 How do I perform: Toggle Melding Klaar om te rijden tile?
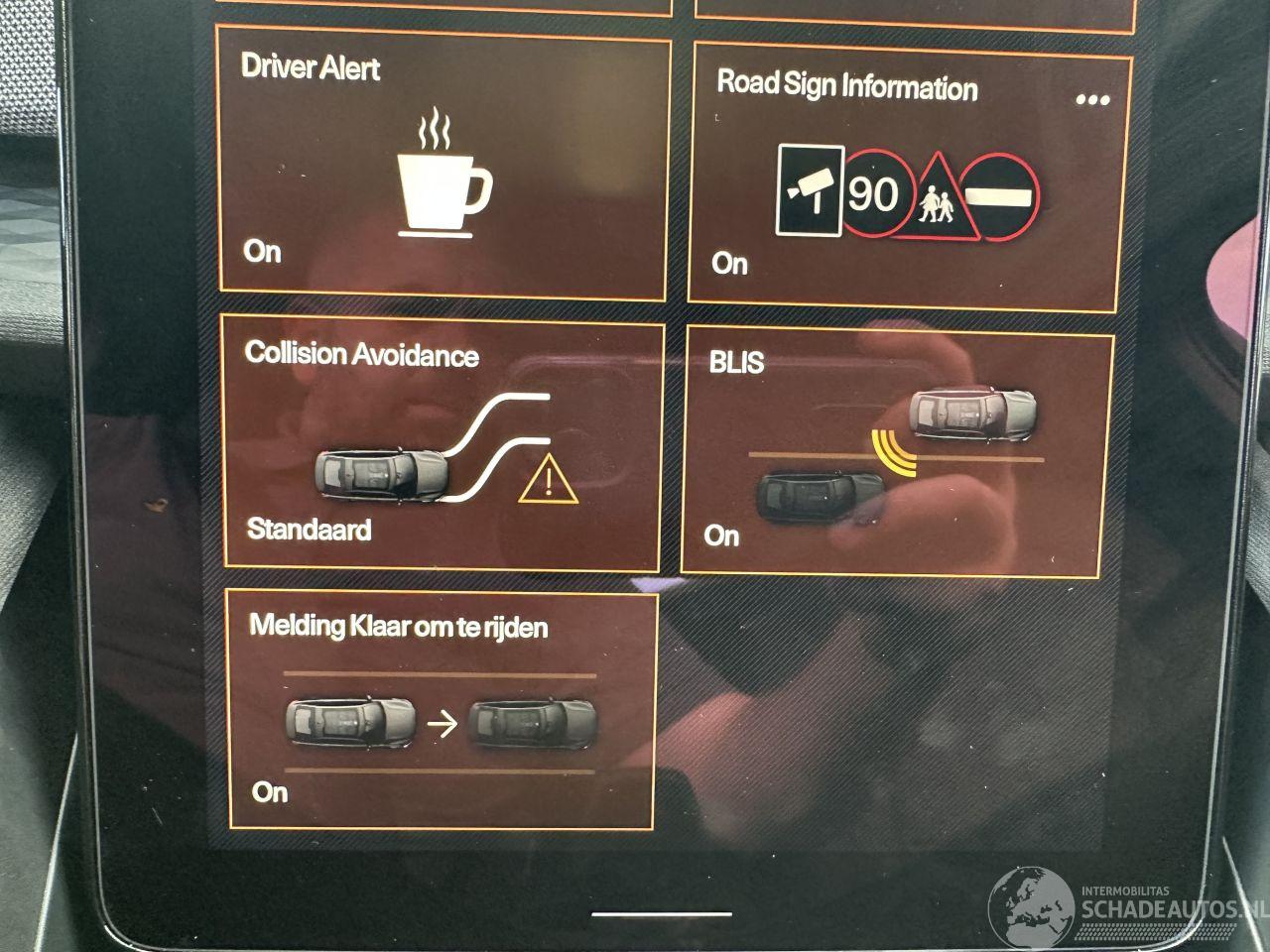click(441, 709)
